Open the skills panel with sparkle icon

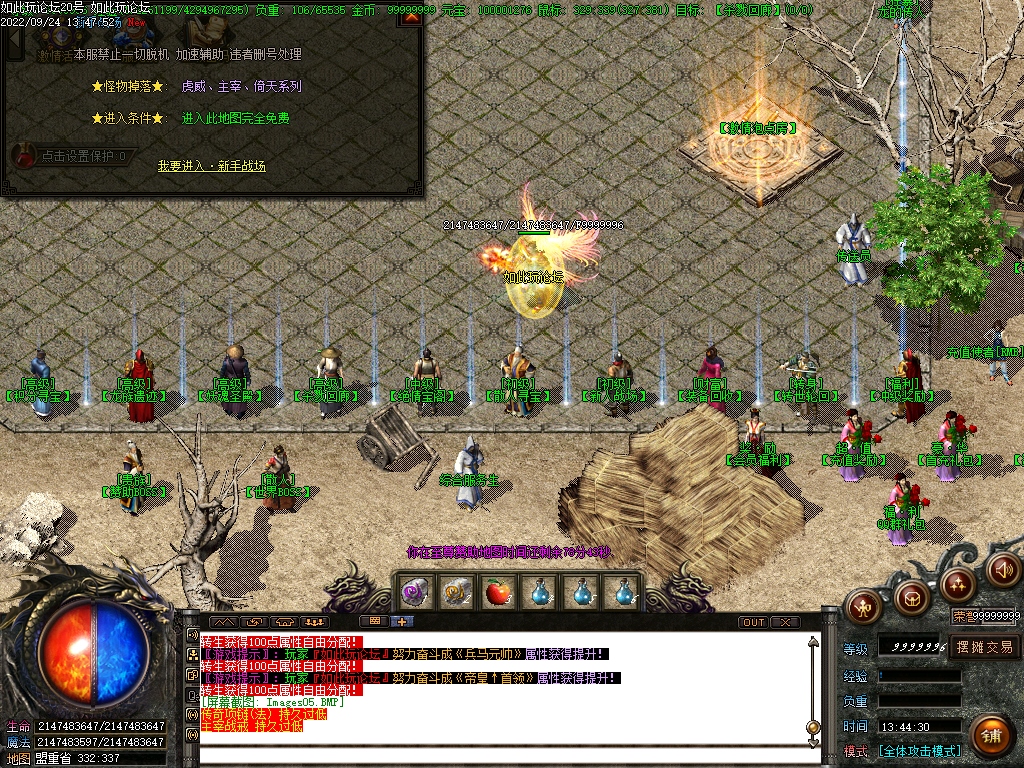(958, 583)
